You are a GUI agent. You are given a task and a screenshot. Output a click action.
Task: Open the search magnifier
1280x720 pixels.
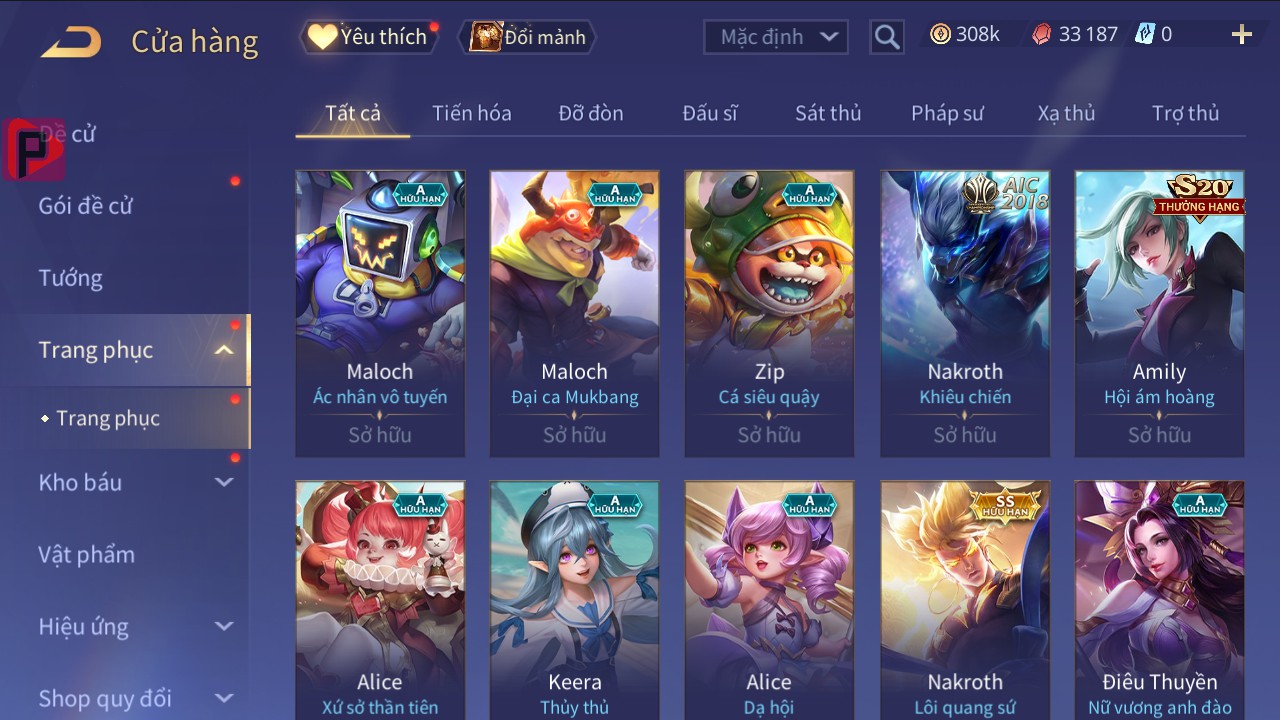(886, 37)
